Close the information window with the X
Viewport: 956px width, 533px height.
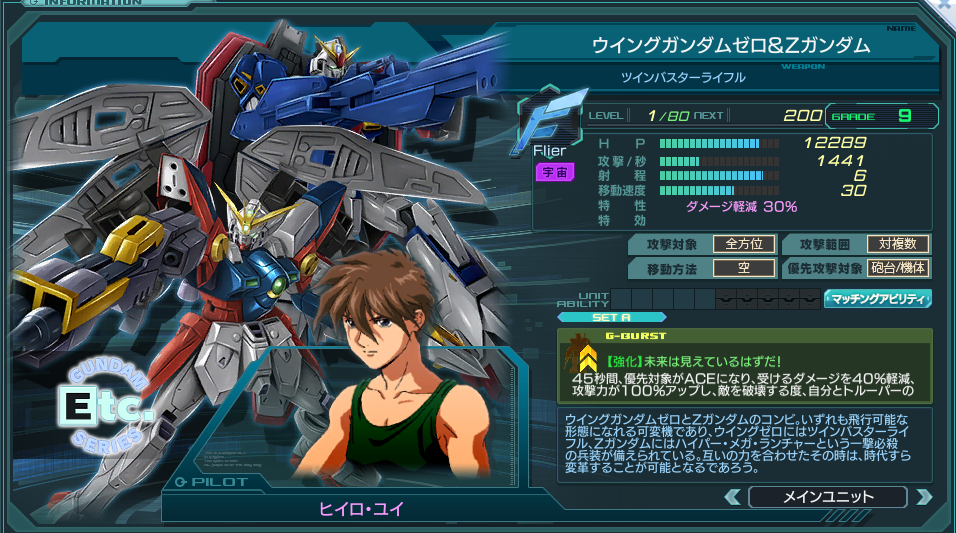point(945,5)
